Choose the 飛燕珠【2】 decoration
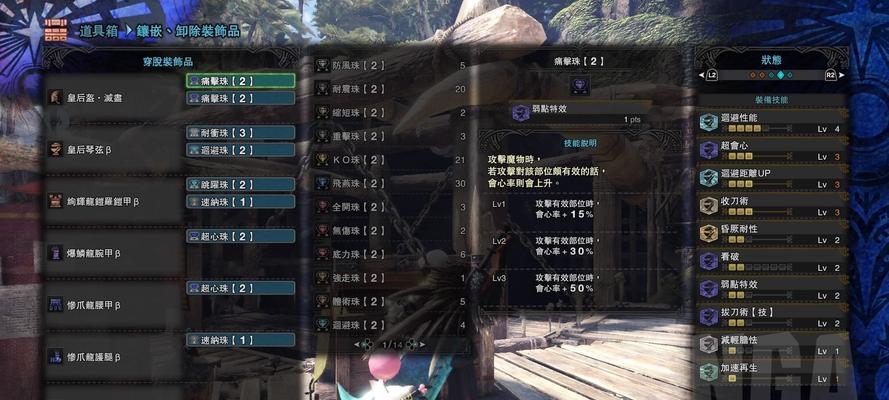889x400 pixels. click(390, 183)
